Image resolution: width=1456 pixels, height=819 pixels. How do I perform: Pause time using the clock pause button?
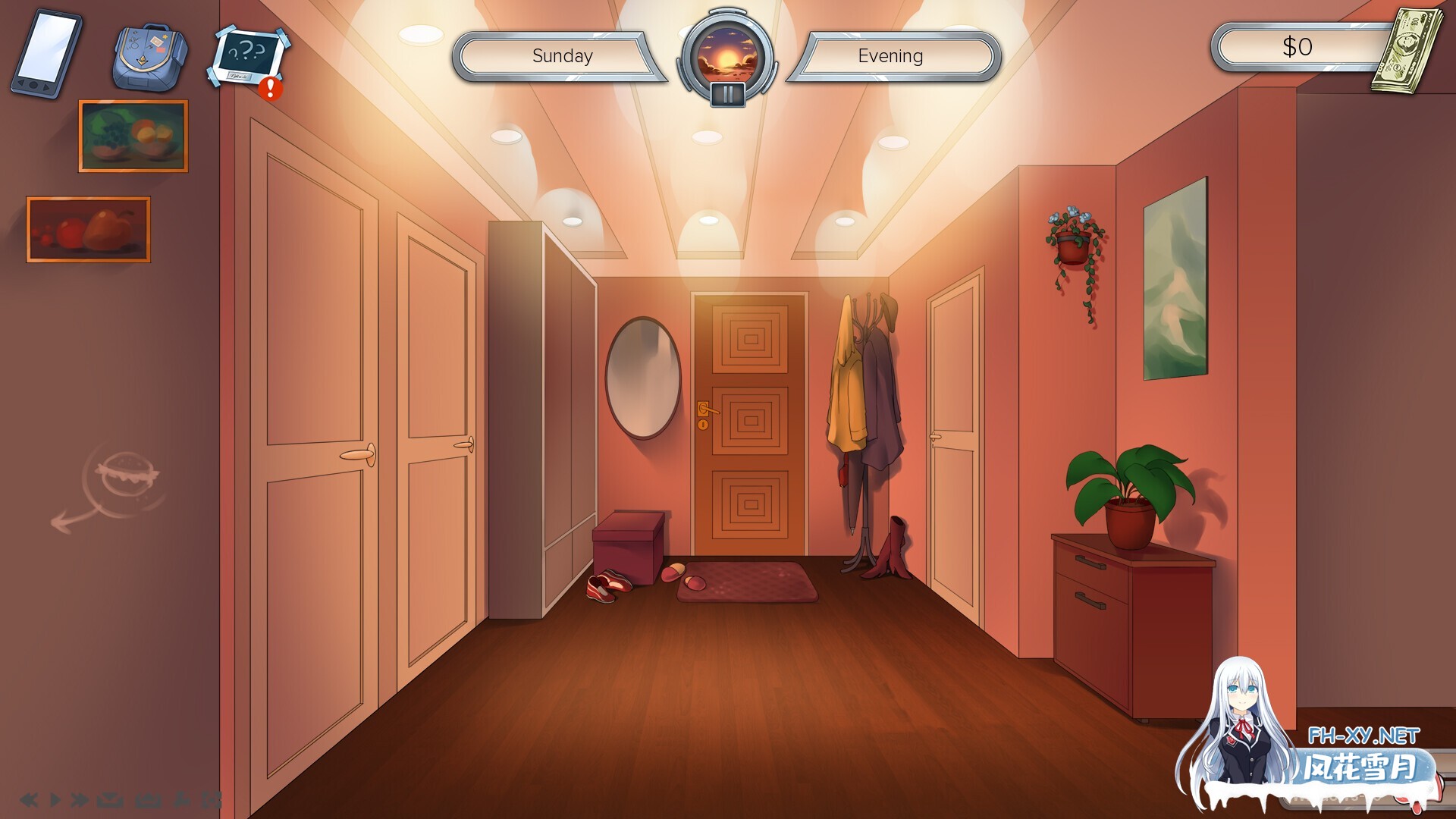point(726,93)
